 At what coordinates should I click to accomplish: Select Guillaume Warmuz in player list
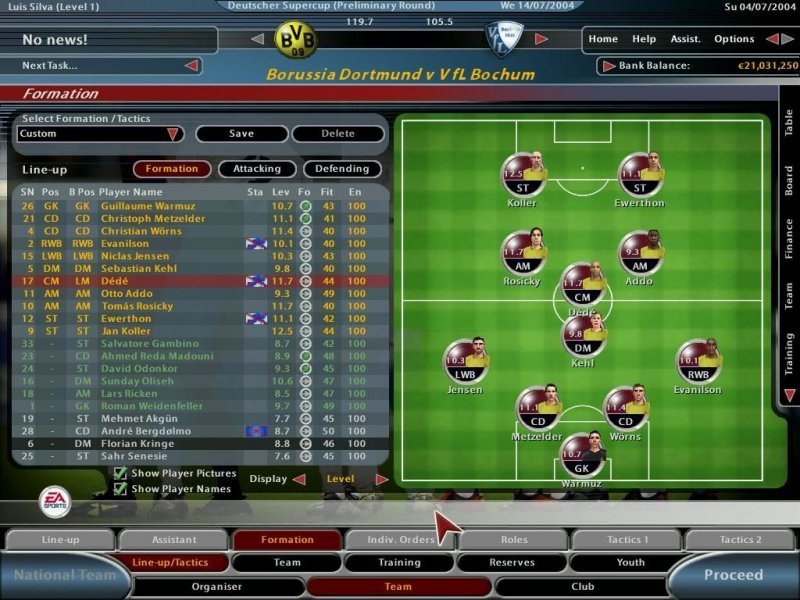click(x=139, y=206)
